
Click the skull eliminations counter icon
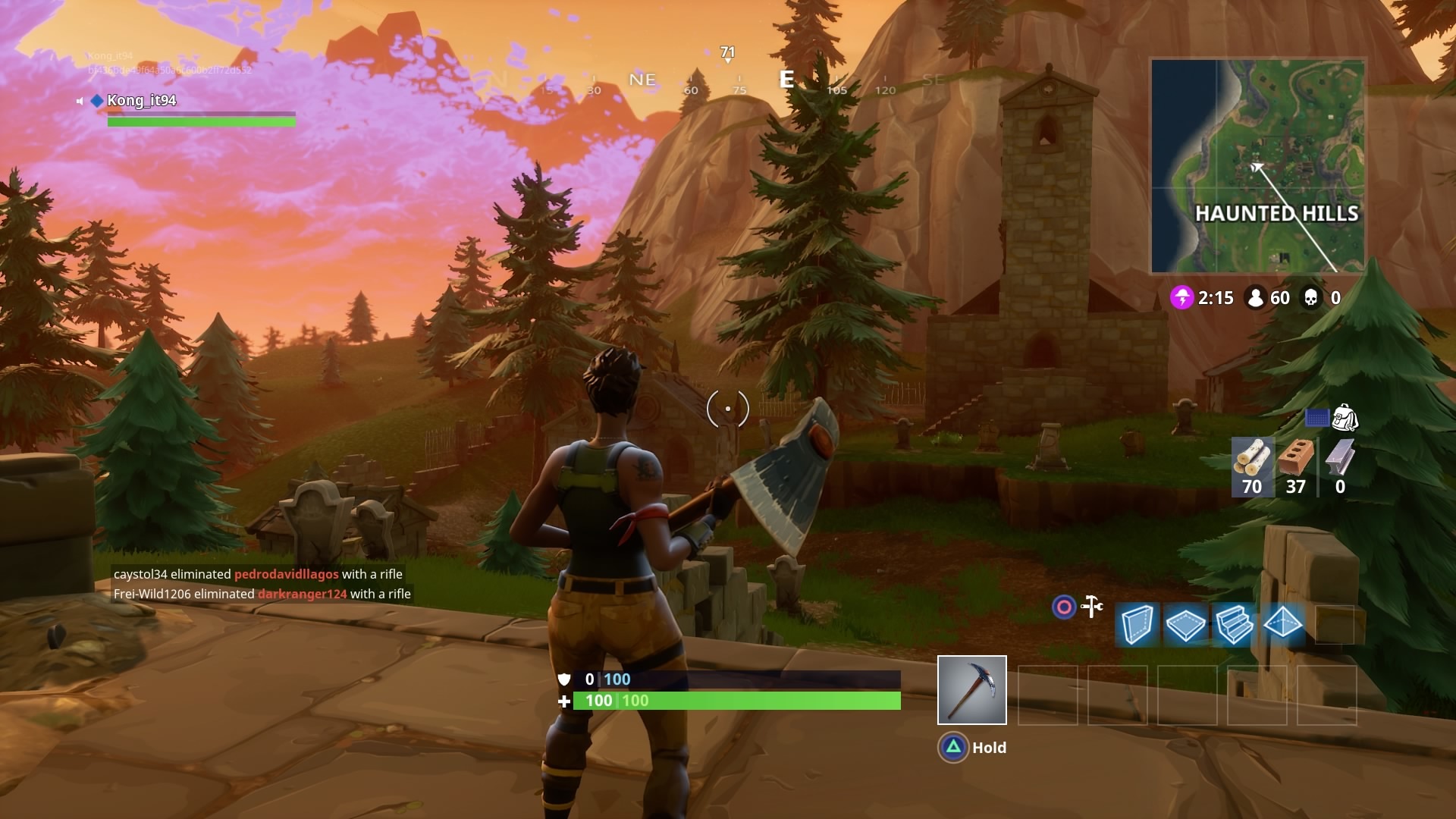click(x=1313, y=297)
